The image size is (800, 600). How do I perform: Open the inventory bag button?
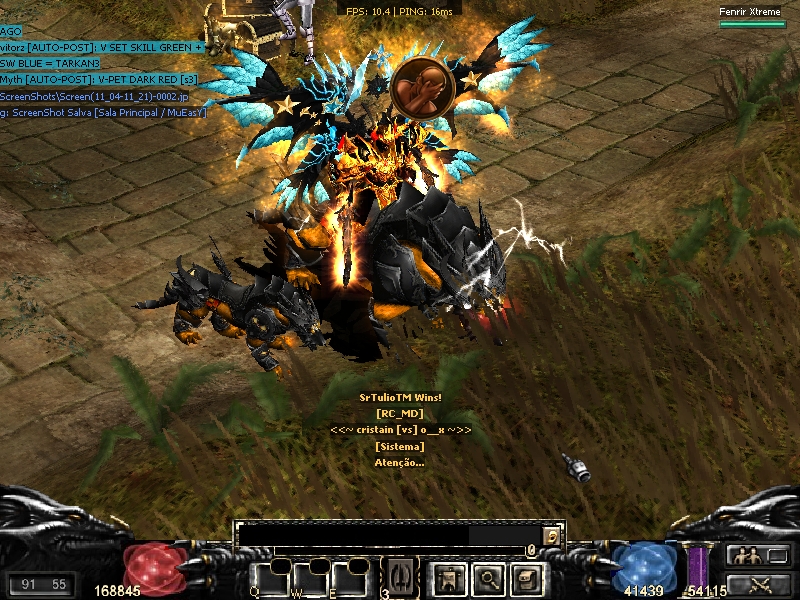[x=526, y=577]
